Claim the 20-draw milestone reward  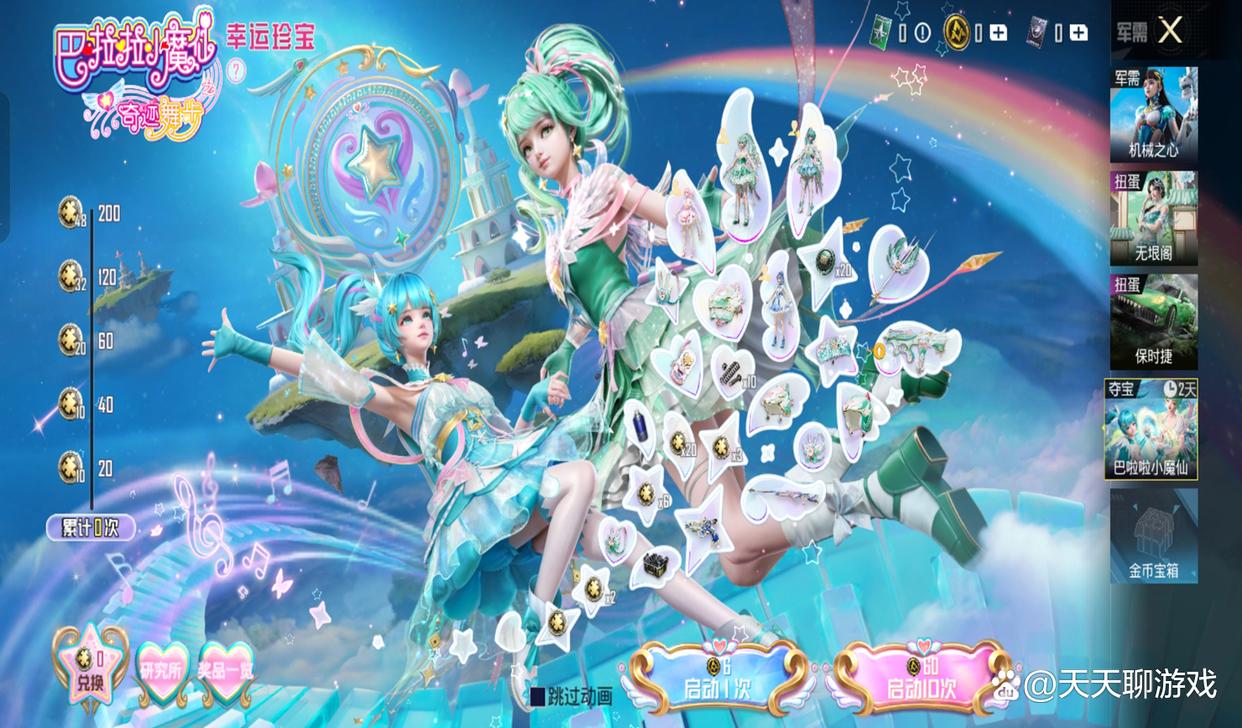[x=70, y=466]
